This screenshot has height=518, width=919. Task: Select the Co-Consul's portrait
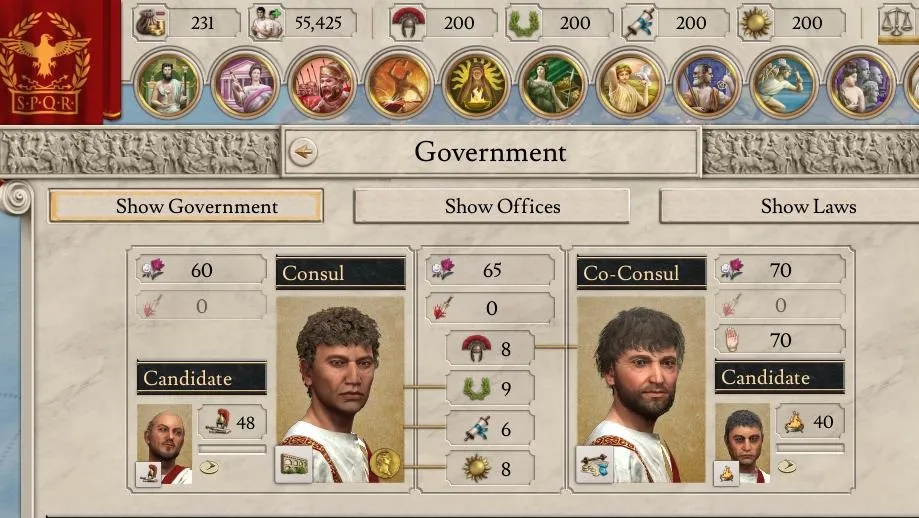point(641,385)
